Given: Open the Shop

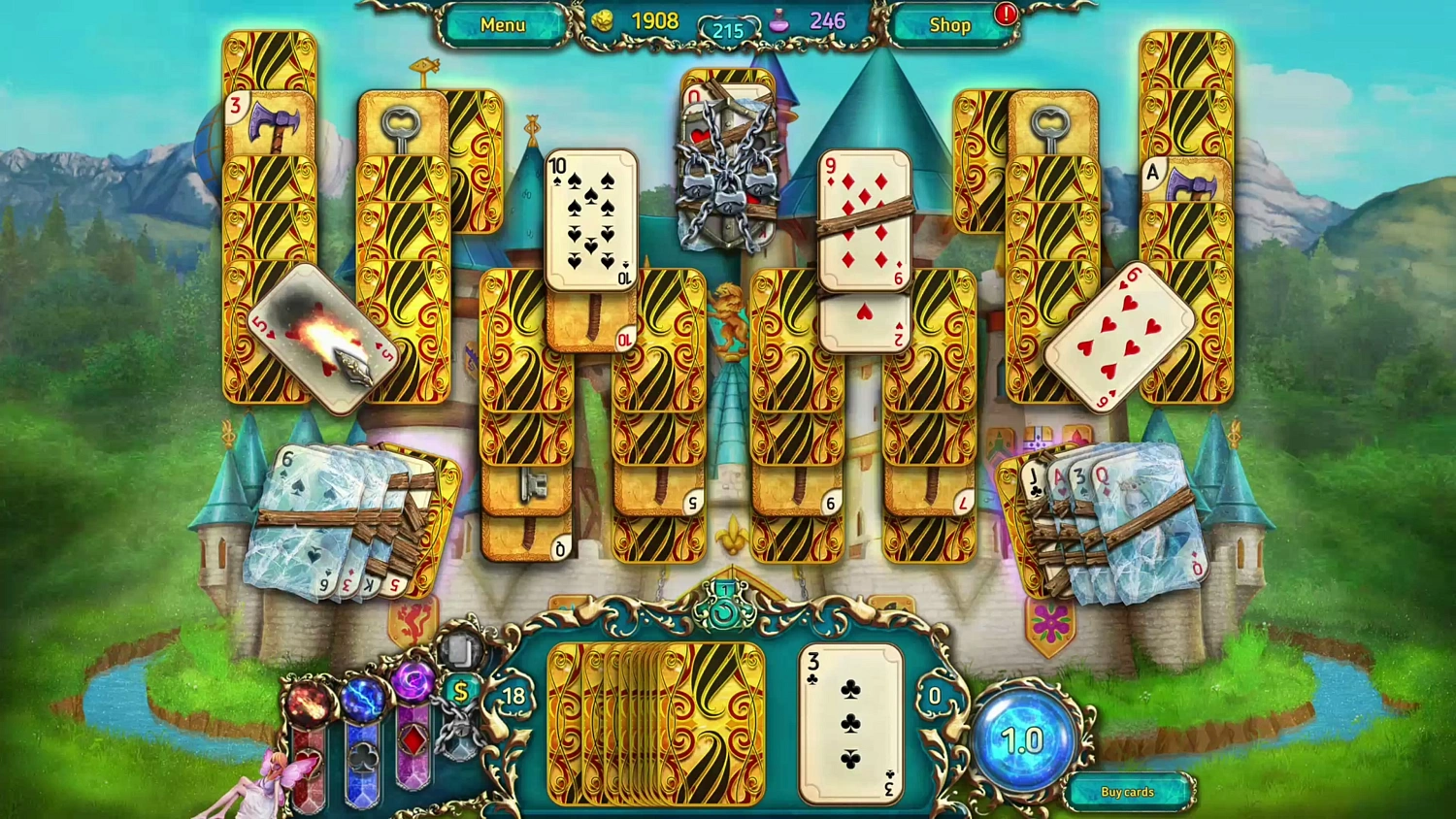Looking at the screenshot, I should coord(948,24).
